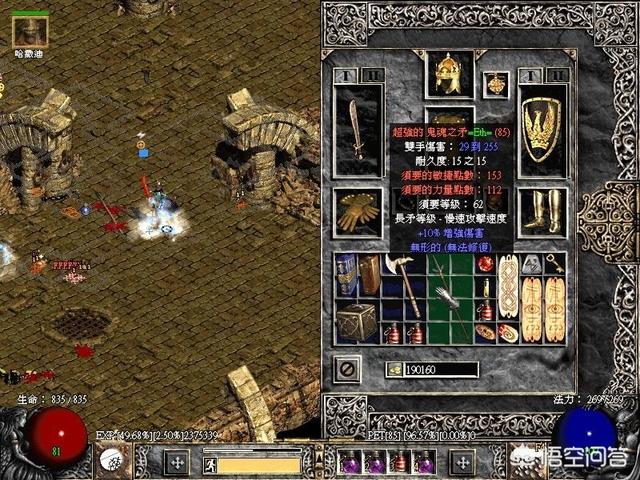
Task: Toggle the run/walk button by the stamina bar
Action: 210,464
